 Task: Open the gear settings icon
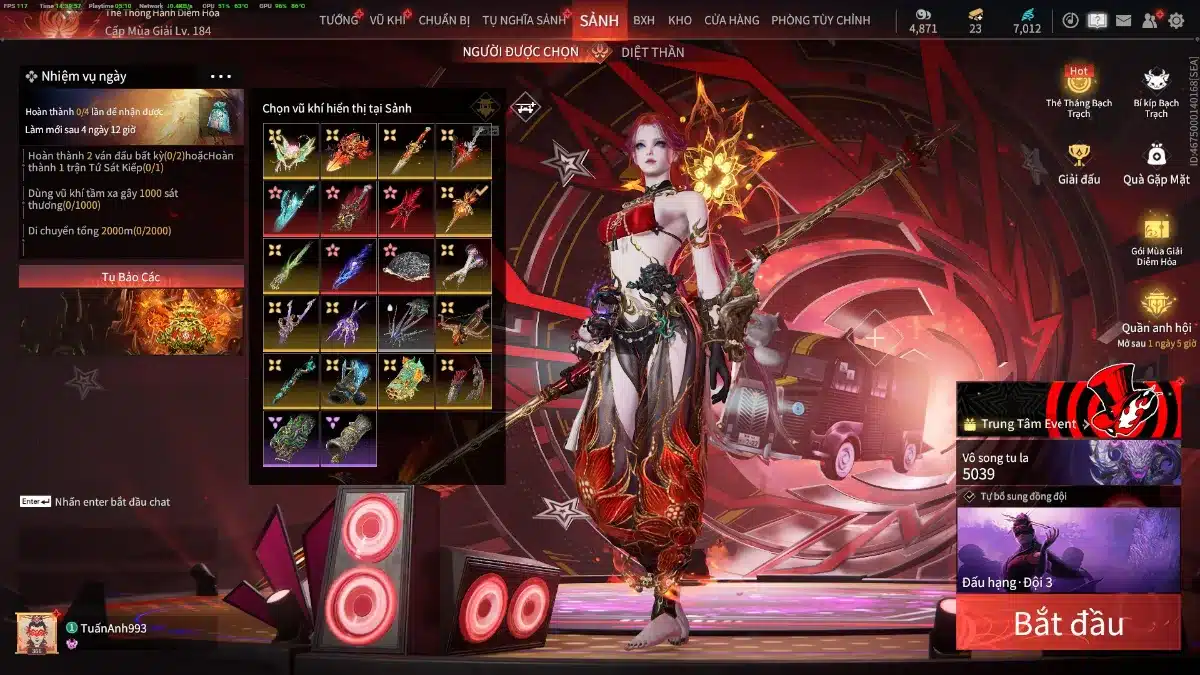[1176, 20]
